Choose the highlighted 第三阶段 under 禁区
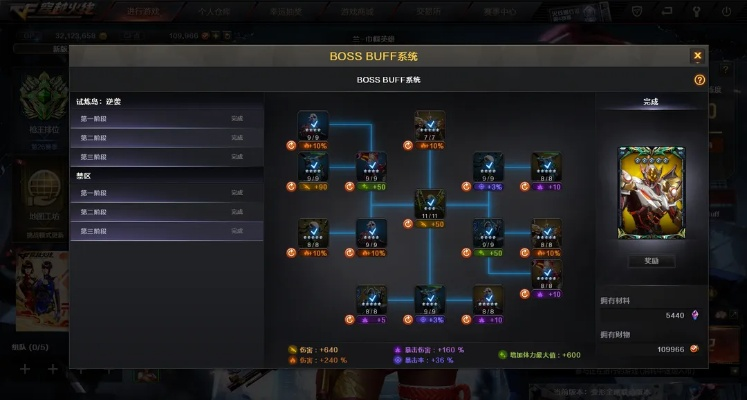Screen dimensions: 747x400 click(165, 231)
